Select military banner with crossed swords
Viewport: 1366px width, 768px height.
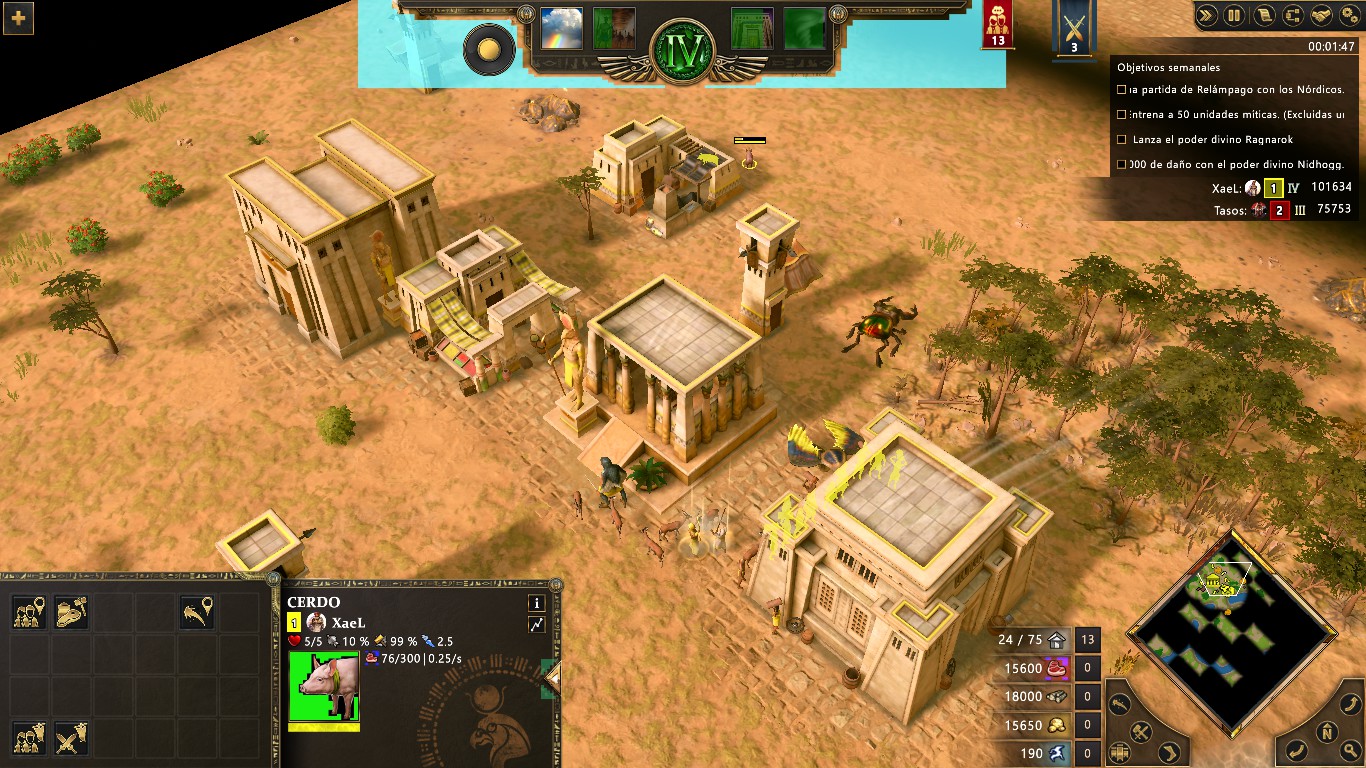click(x=1074, y=27)
